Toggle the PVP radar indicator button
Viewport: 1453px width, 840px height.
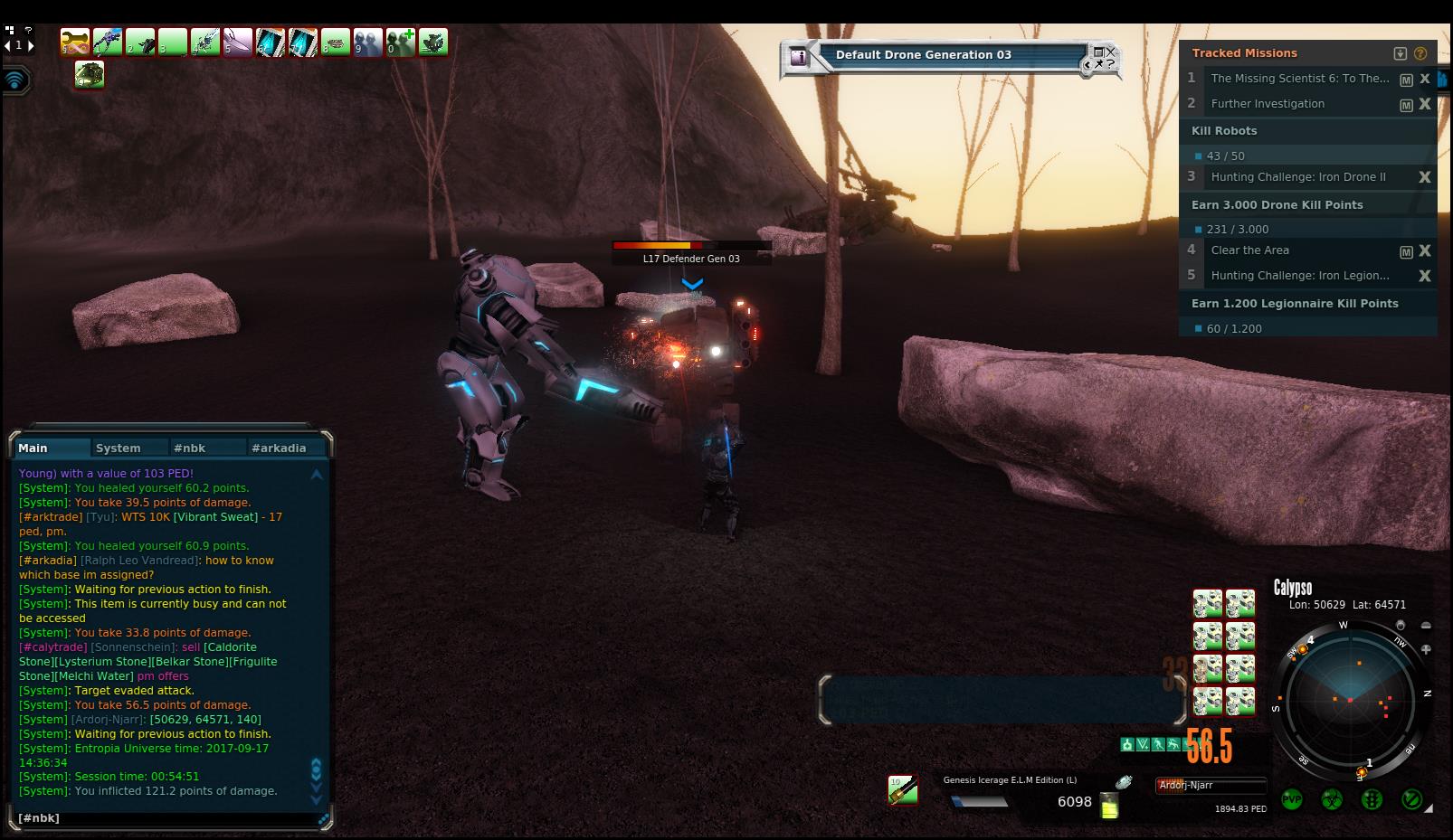click(1292, 800)
